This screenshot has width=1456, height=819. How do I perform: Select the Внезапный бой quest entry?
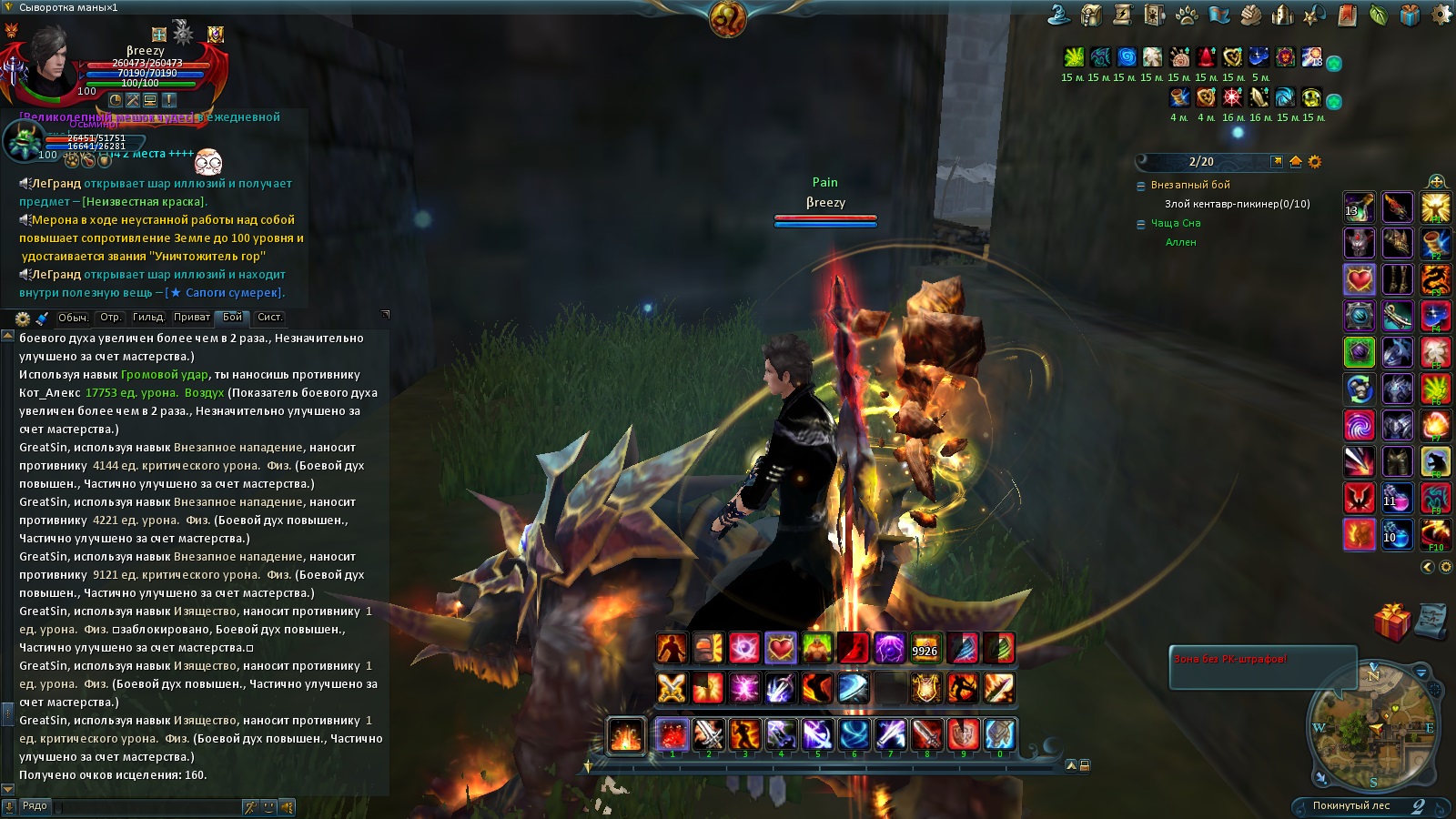pyautogui.click(x=1190, y=185)
